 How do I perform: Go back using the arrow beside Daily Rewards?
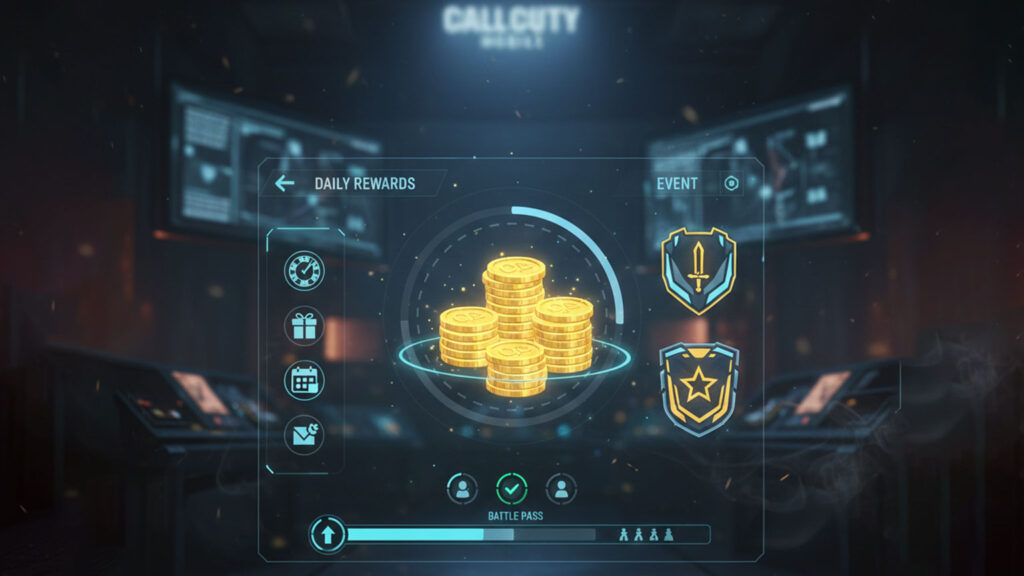pos(285,183)
